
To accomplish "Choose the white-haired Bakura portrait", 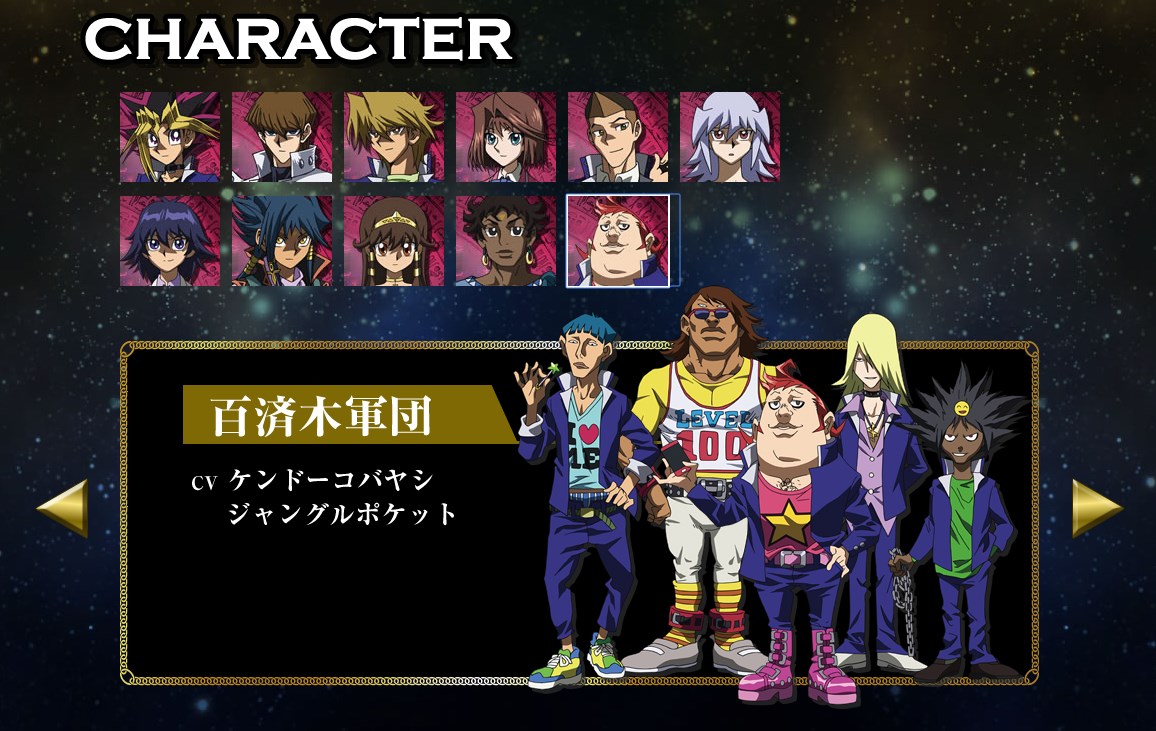I will coord(730,138).
